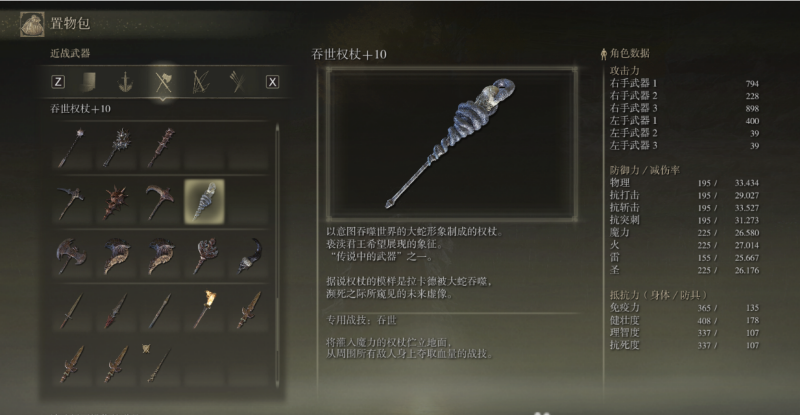This screenshot has width=800, height=415.
Task: Select the lit torch weapon slot
Action: coord(204,309)
